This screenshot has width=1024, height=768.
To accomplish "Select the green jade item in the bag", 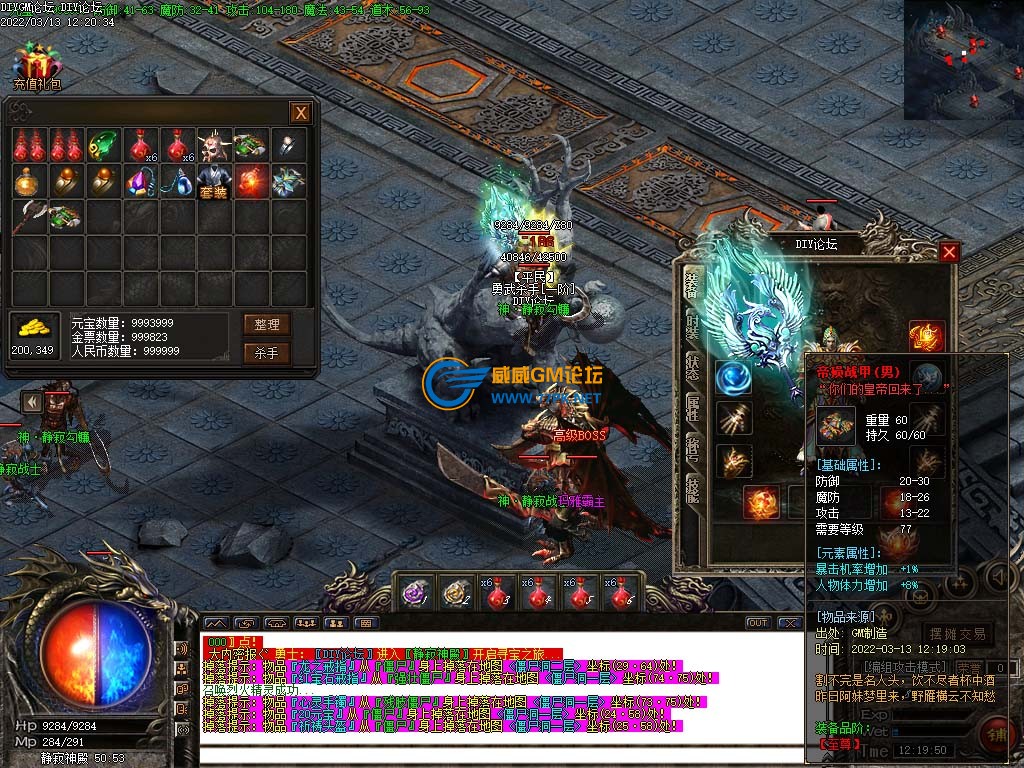I will coord(101,146).
